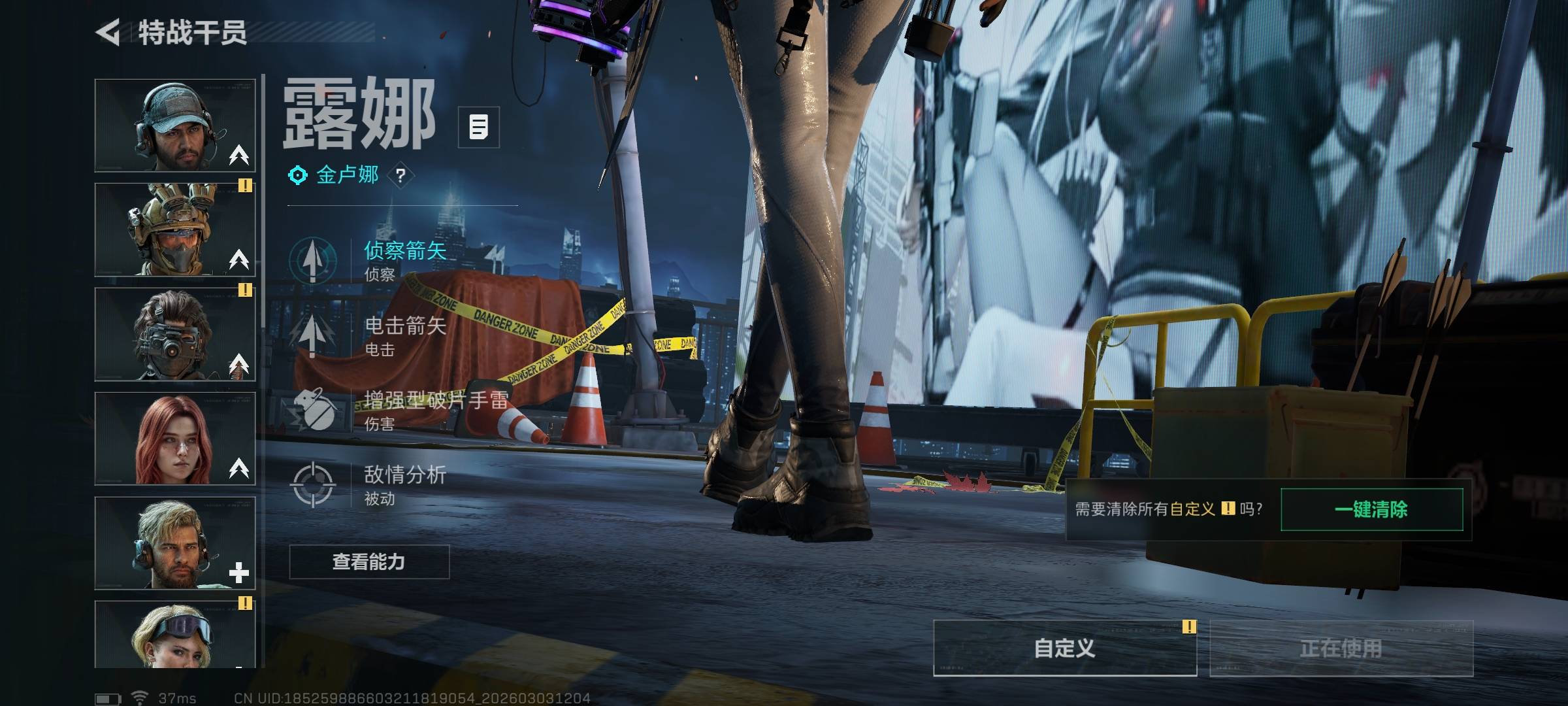Clear all customizations with 一键清除

point(1371,509)
